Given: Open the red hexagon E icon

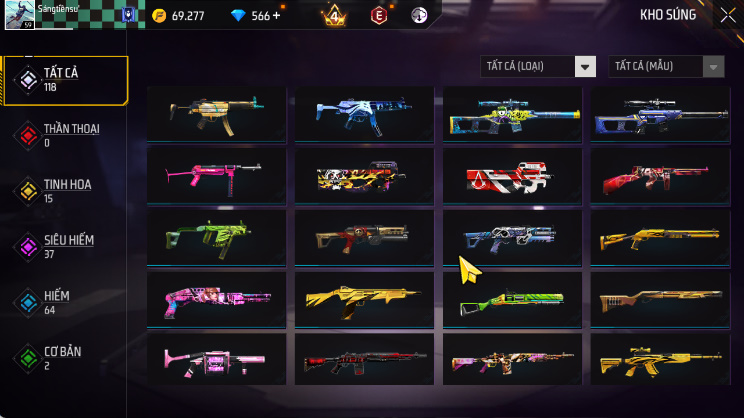Looking at the screenshot, I should (x=379, y=16).
